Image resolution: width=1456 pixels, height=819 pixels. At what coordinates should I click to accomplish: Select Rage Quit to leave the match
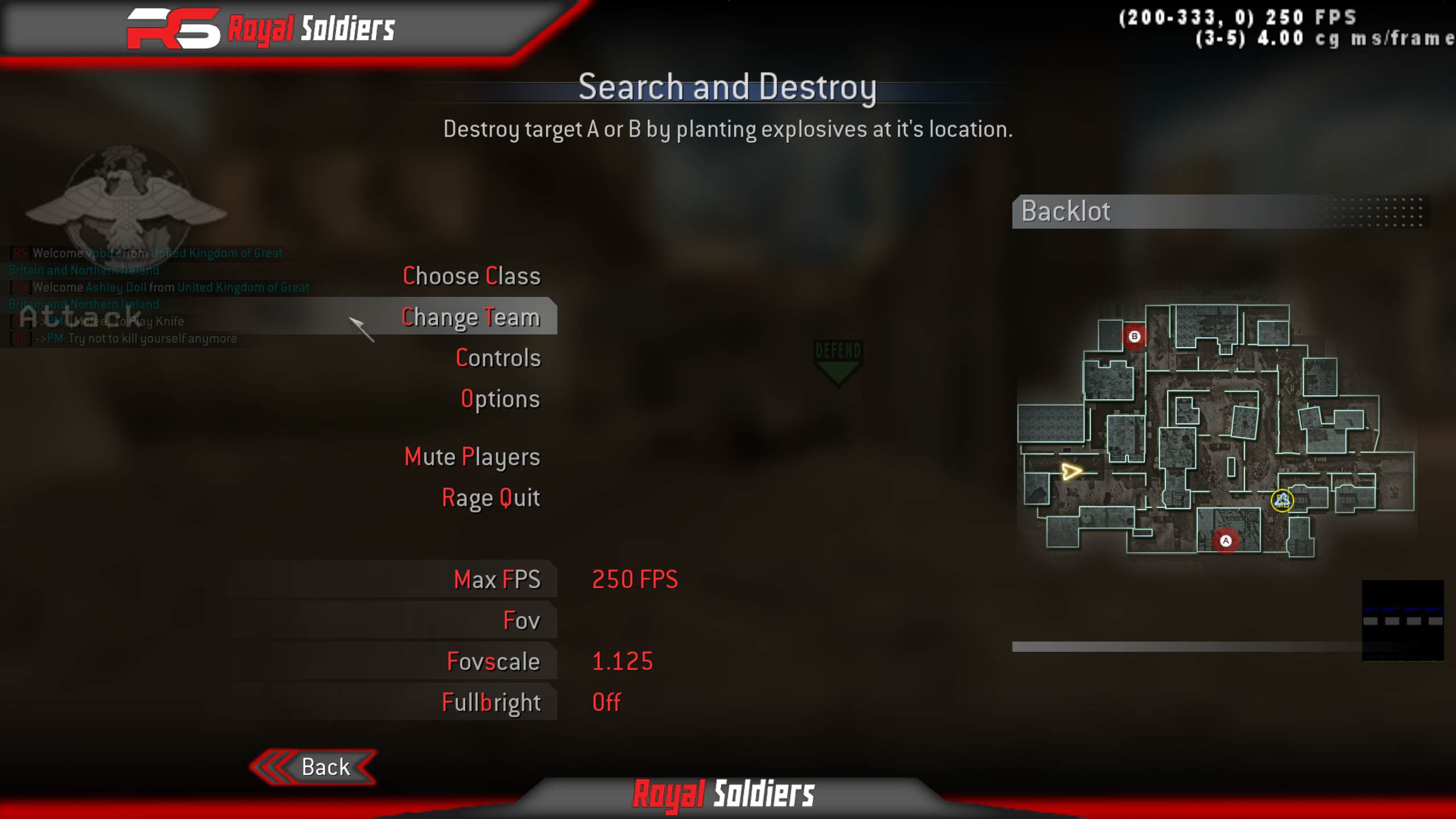tap(491, 497)
